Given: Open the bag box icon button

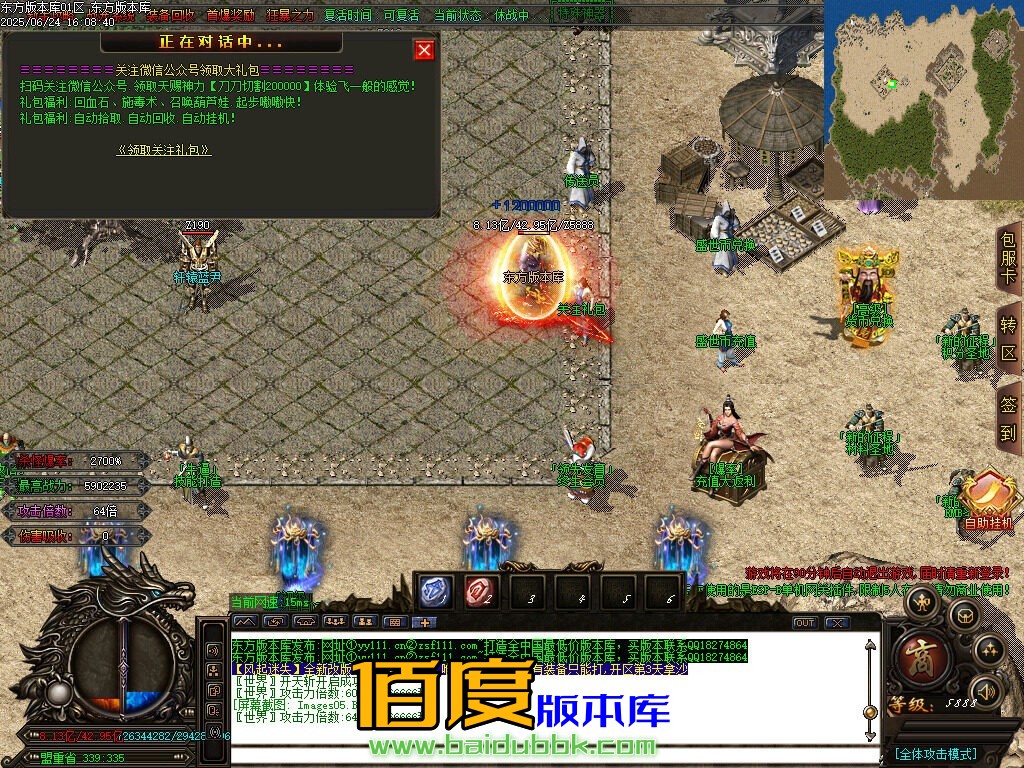Looking at the screenshot, I should pos(963,615).
